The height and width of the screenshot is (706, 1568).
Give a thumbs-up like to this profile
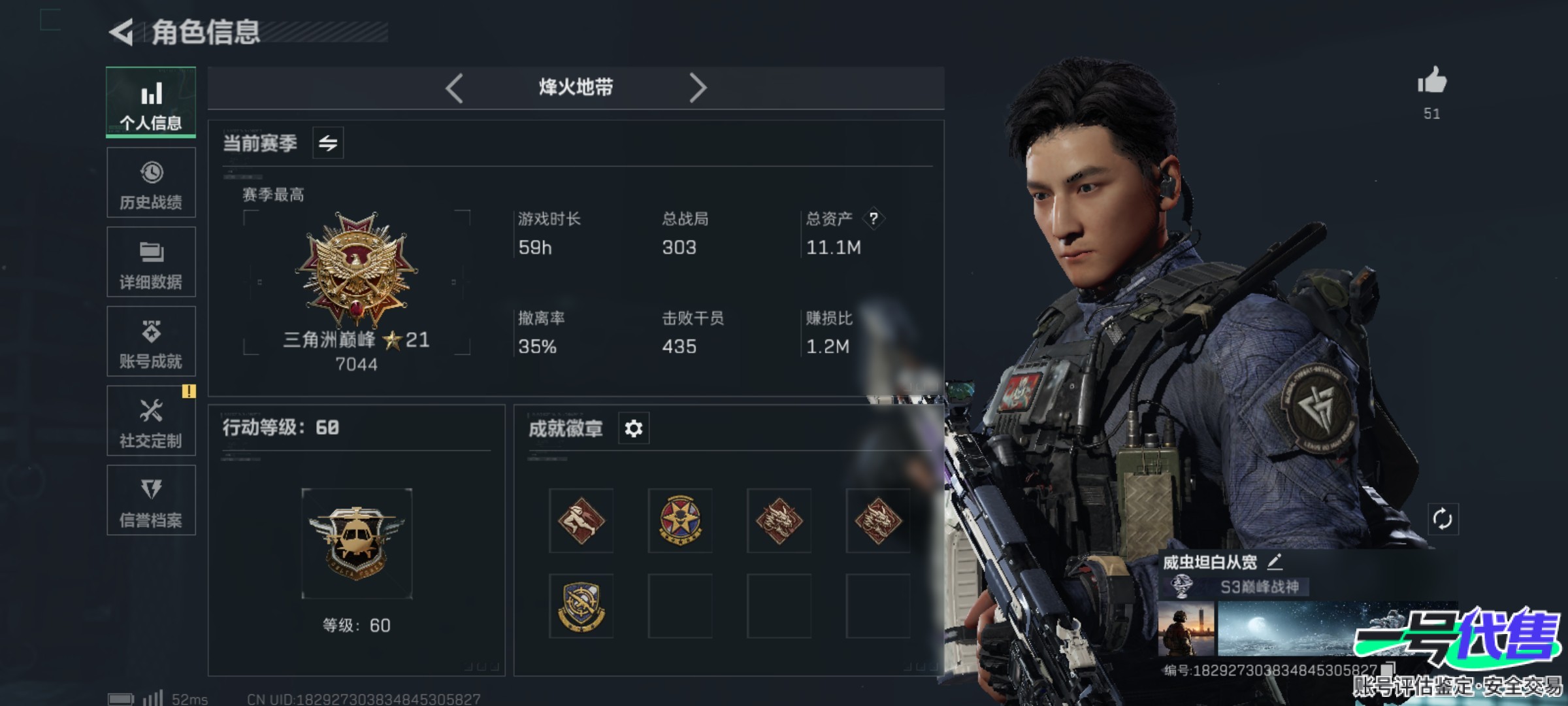pos(1432,82)
